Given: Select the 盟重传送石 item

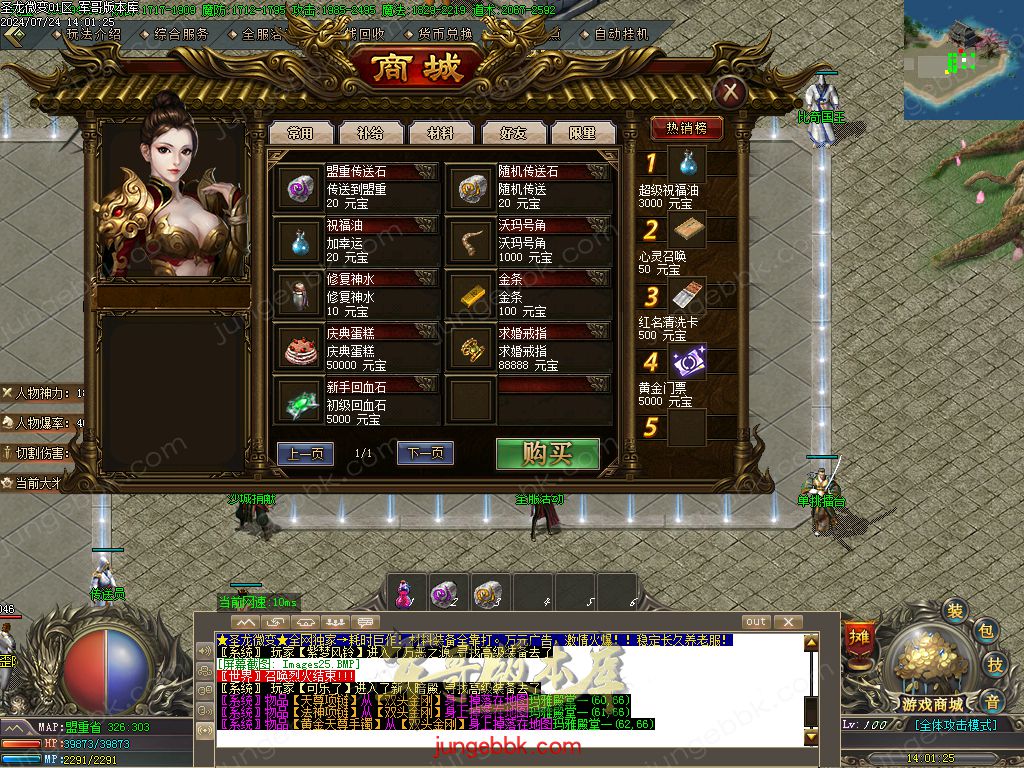Looking at the screenshot, I should coord(297,187).
